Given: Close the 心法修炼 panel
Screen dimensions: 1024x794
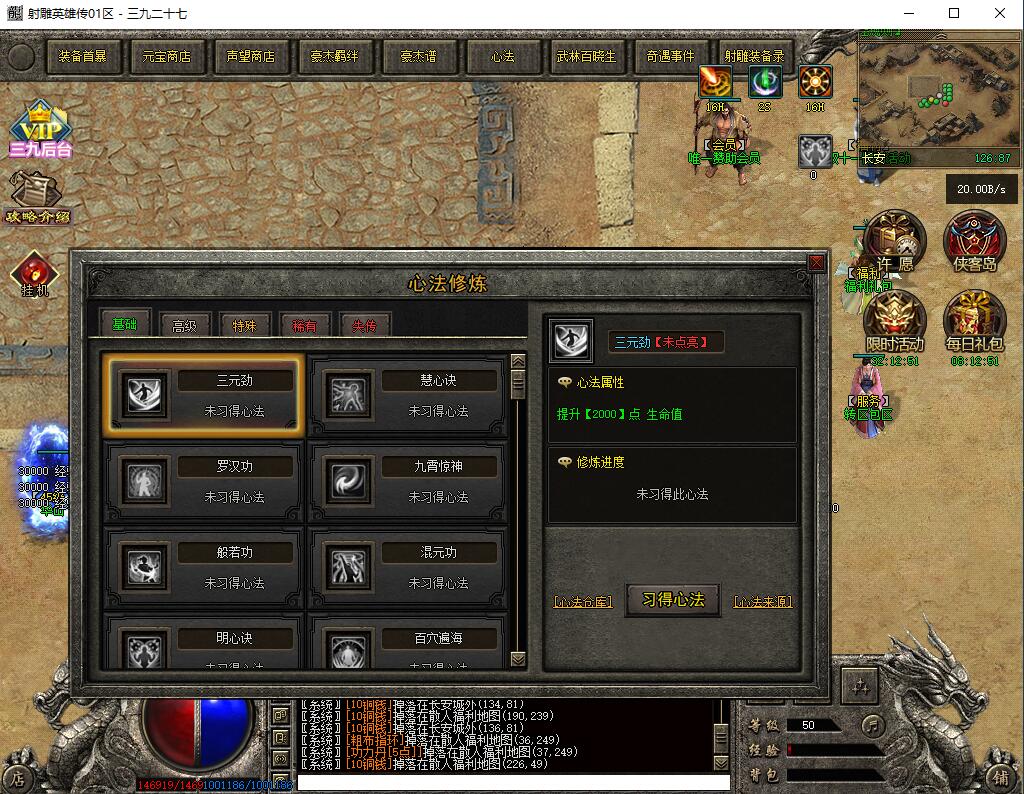Looking at the screenshot, I should click(816, 263).
